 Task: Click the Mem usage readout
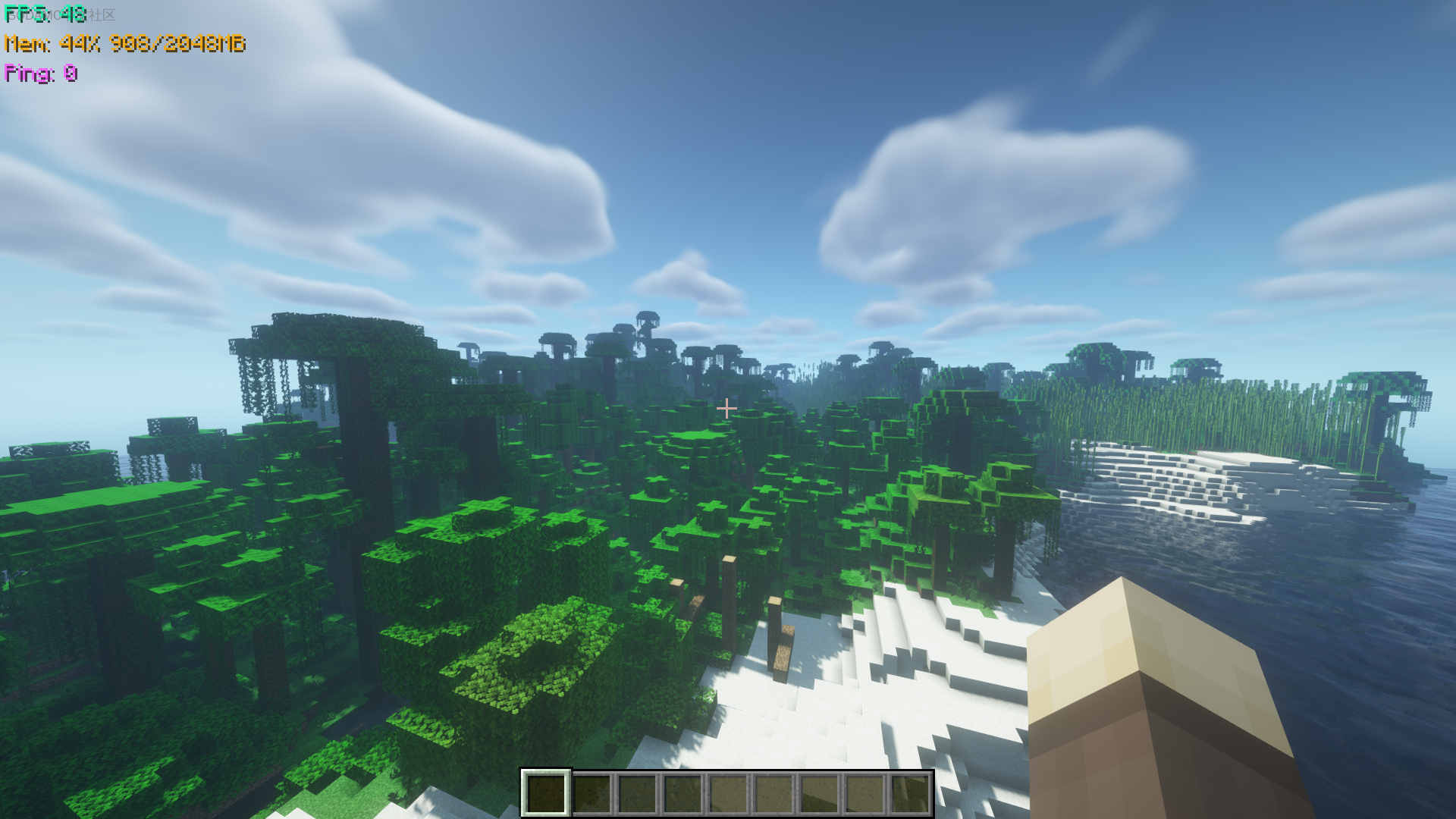[x=125, y=44]
